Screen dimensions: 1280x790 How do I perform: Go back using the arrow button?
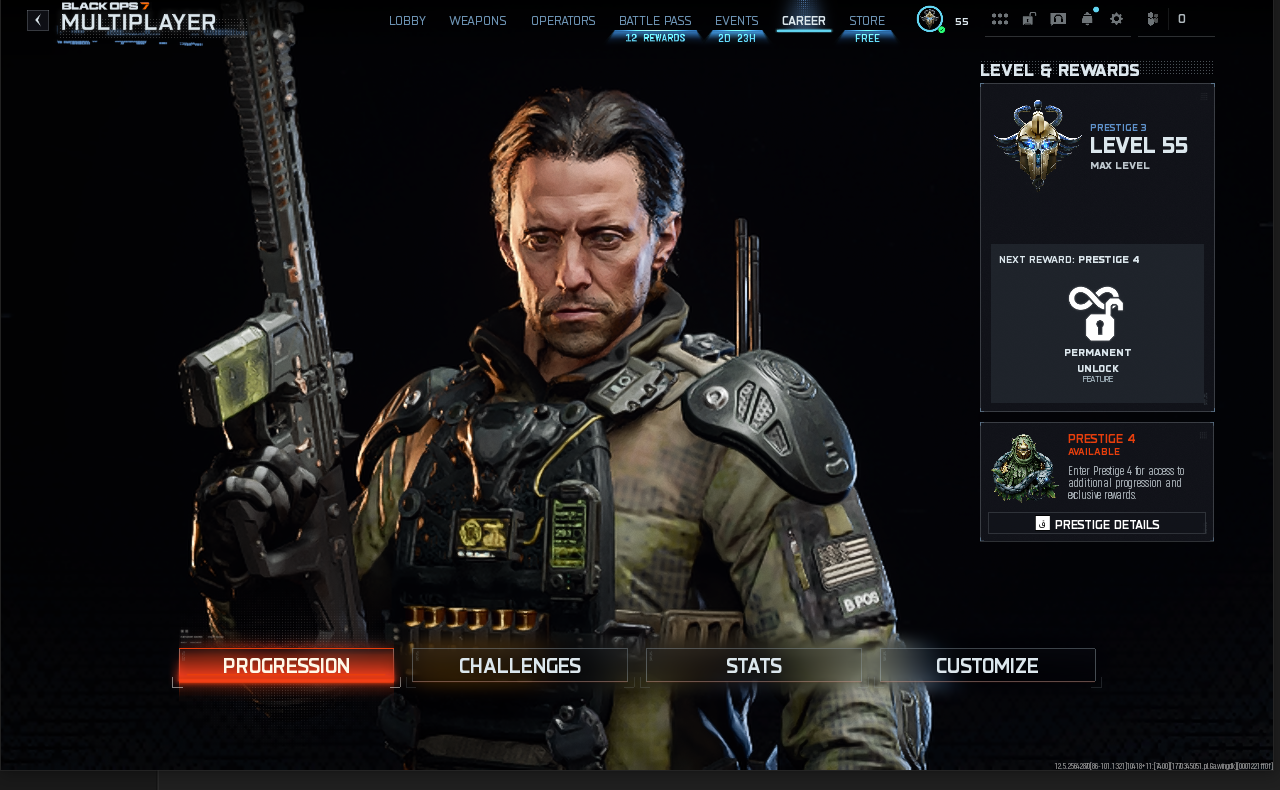38,20
